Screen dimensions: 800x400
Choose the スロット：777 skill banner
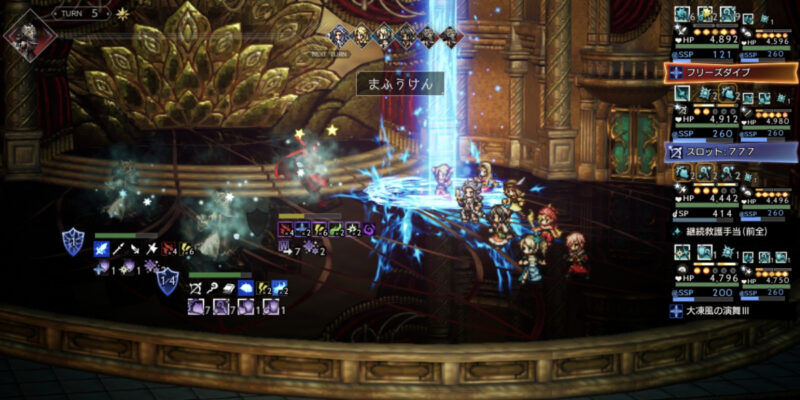coord(730,152)
